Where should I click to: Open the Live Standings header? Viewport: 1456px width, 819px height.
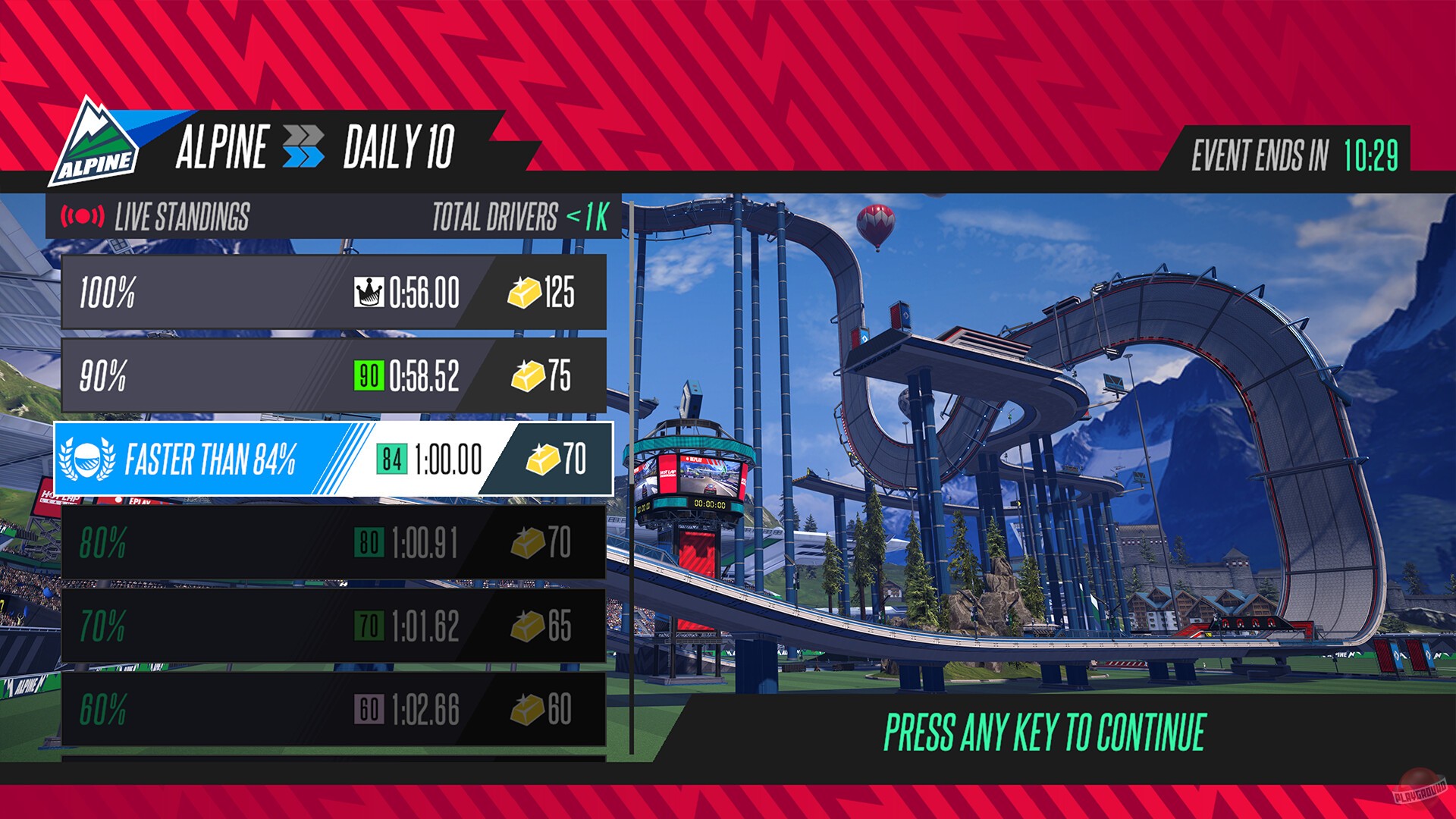184,215
